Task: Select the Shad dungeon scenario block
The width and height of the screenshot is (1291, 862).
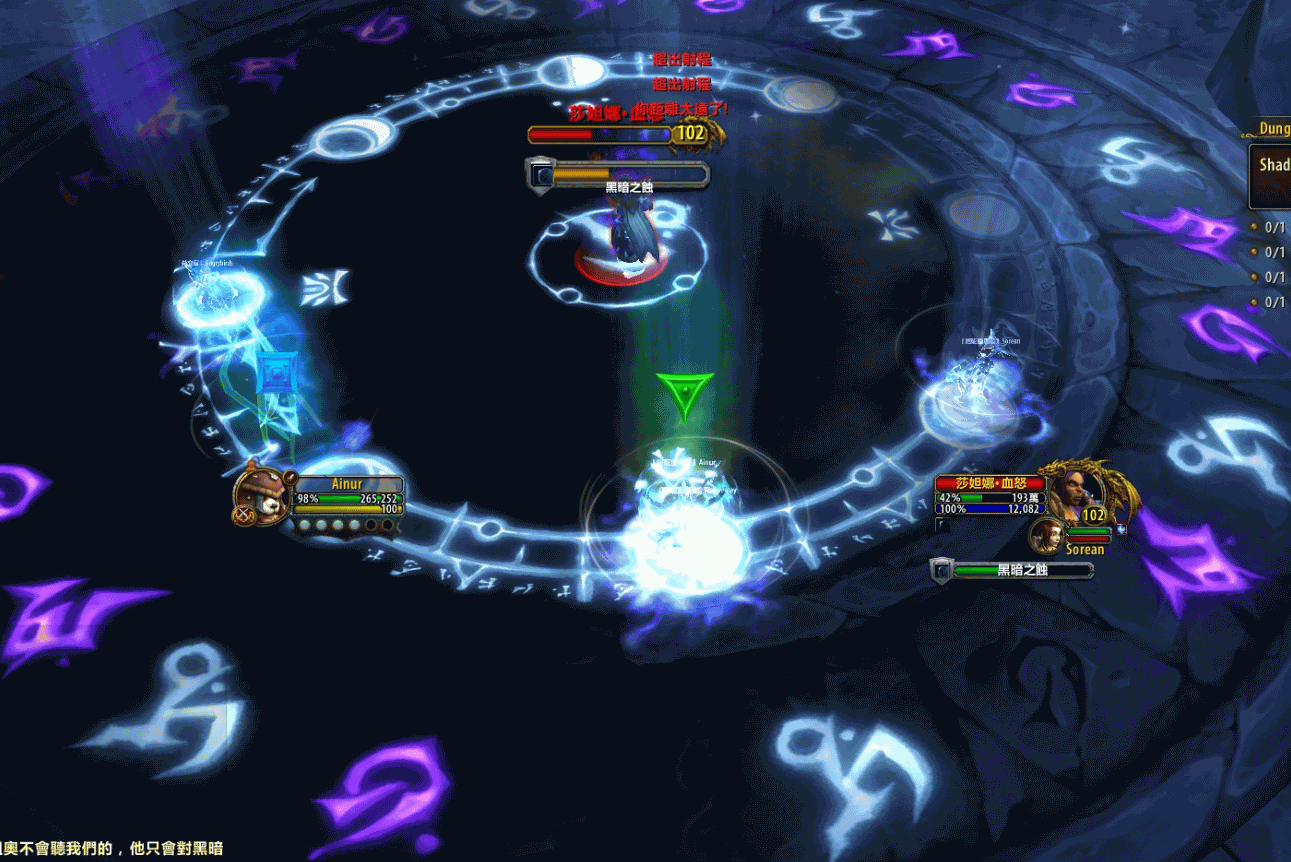Action: click(x=1271, y=174)
